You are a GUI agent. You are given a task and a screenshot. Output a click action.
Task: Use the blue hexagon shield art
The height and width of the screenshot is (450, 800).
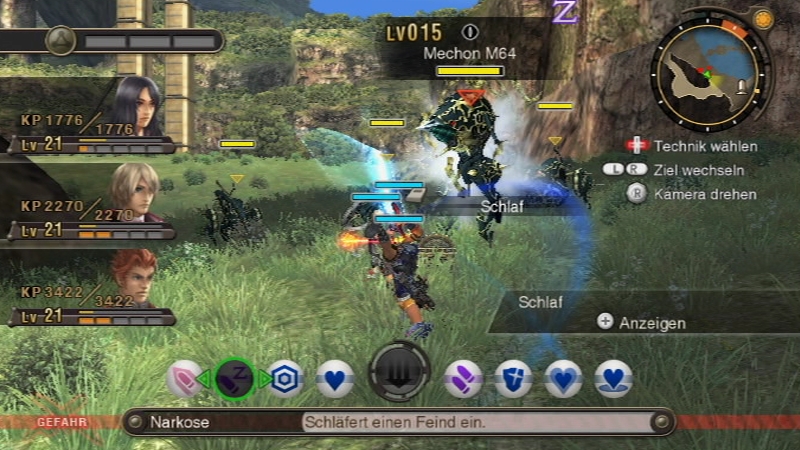coord(287,379)
